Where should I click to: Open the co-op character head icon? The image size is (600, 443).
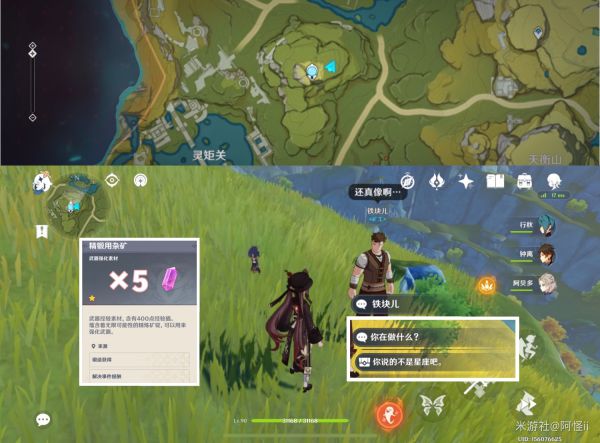click(x=553, y=181)
